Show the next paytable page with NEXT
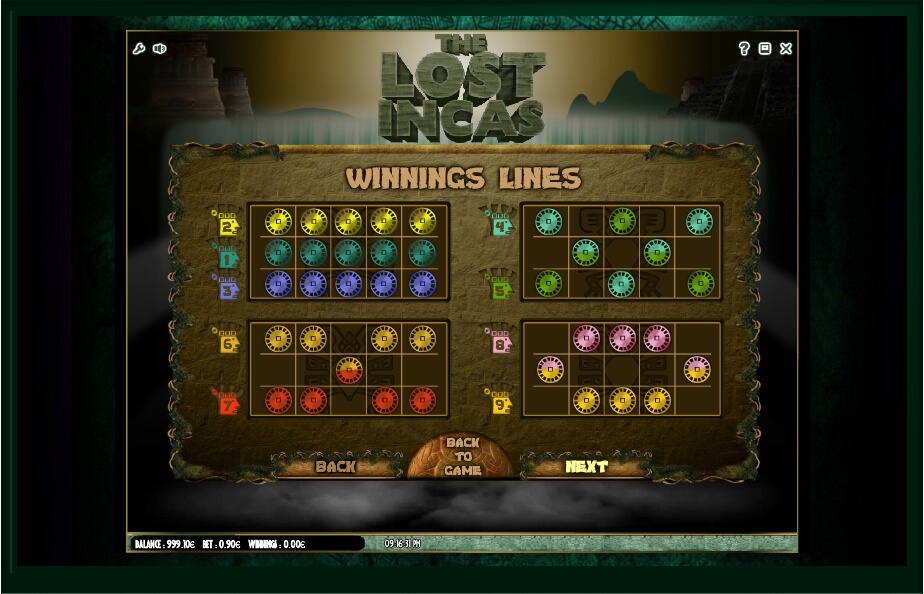Image resolution: width=924 pixels, height=594 pixels. (586, 466)
